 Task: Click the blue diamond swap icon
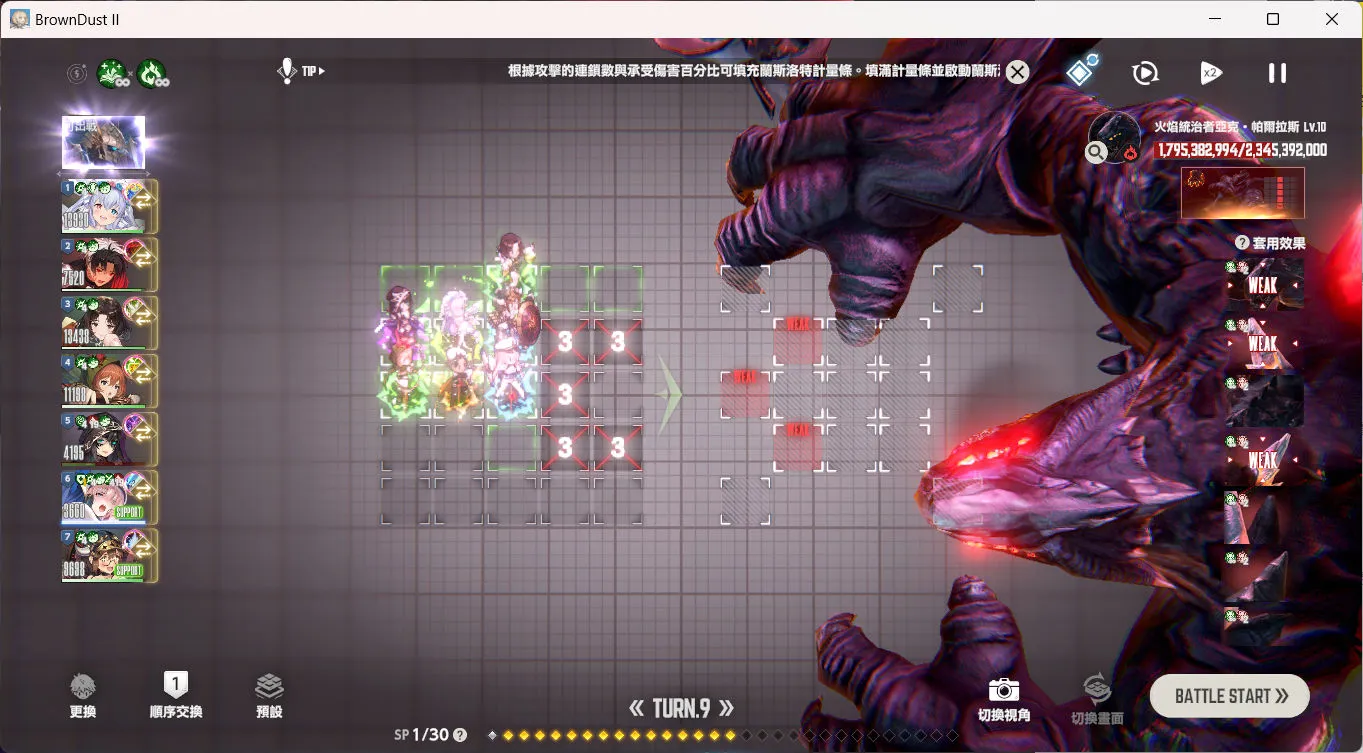tap(1081, 72)
